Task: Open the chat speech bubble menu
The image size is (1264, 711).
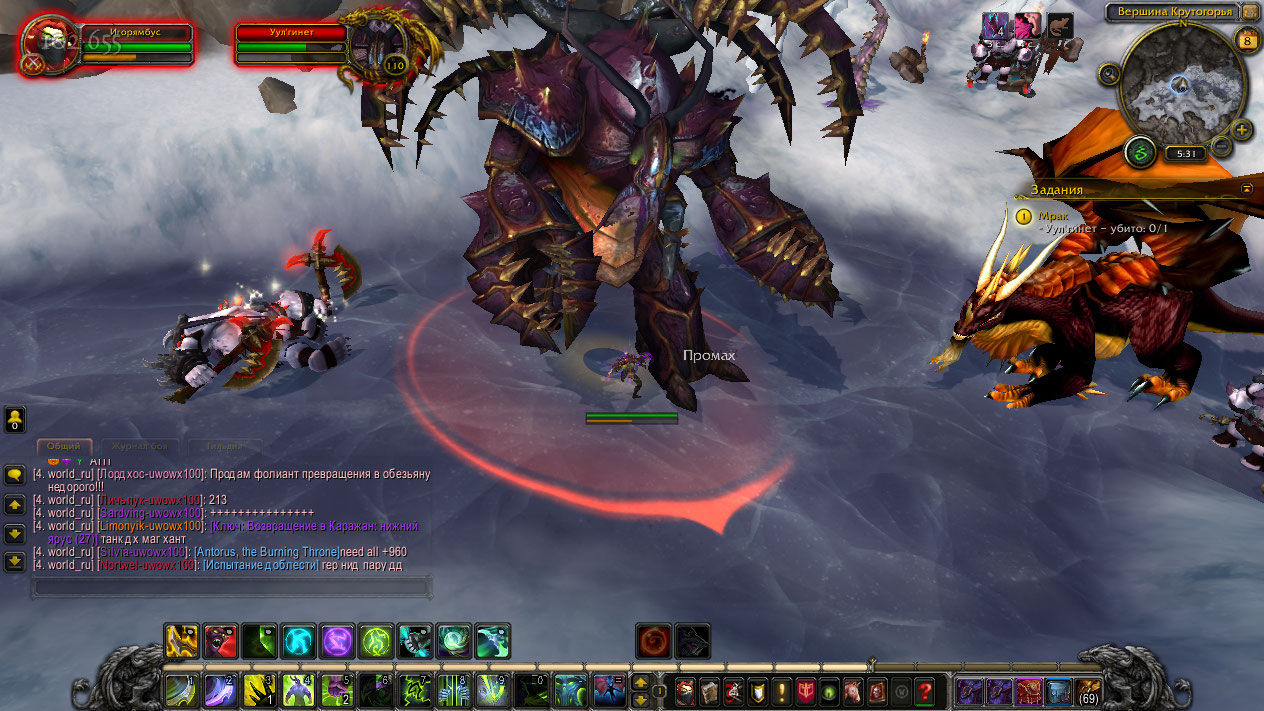Action: point(15,475)
